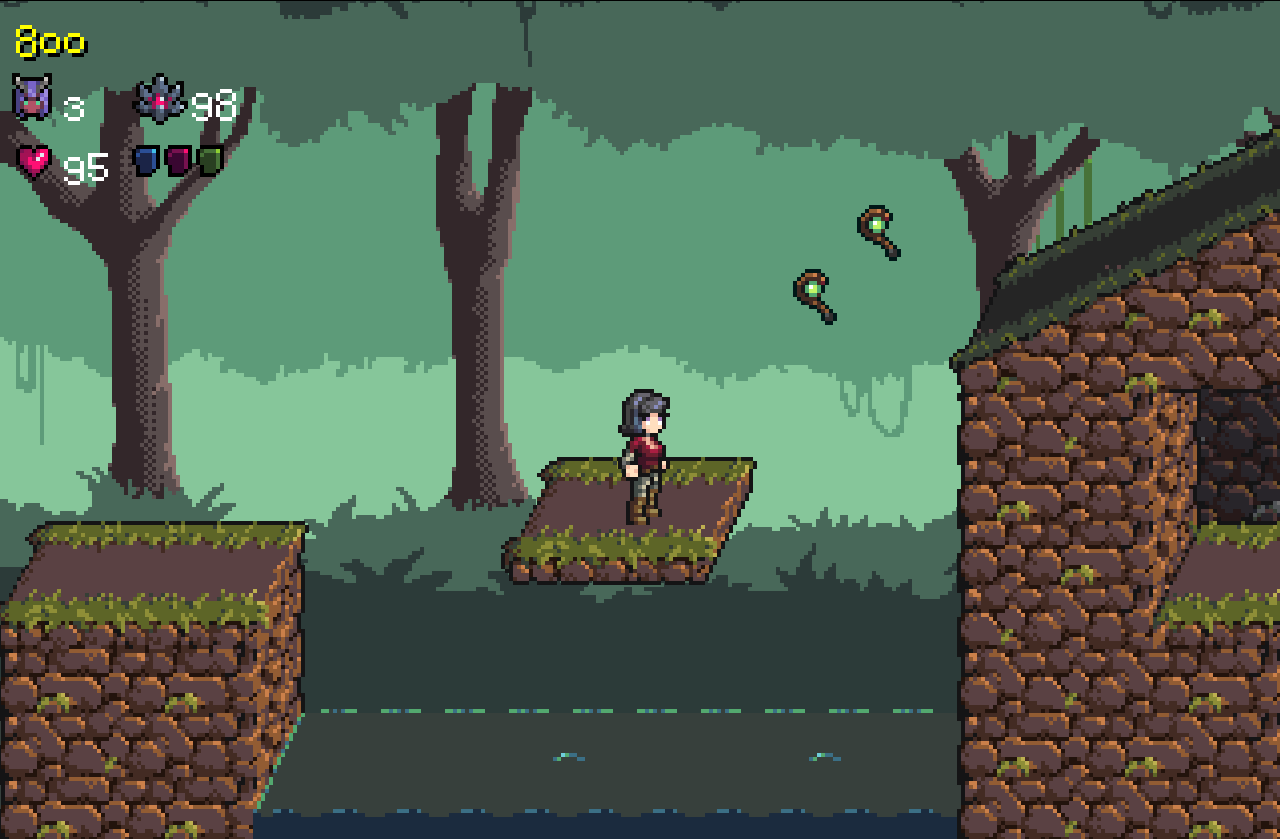Screen dimensions: 1280x839
Task: Select the player character on the platform
Action: [x=645, y=450]
